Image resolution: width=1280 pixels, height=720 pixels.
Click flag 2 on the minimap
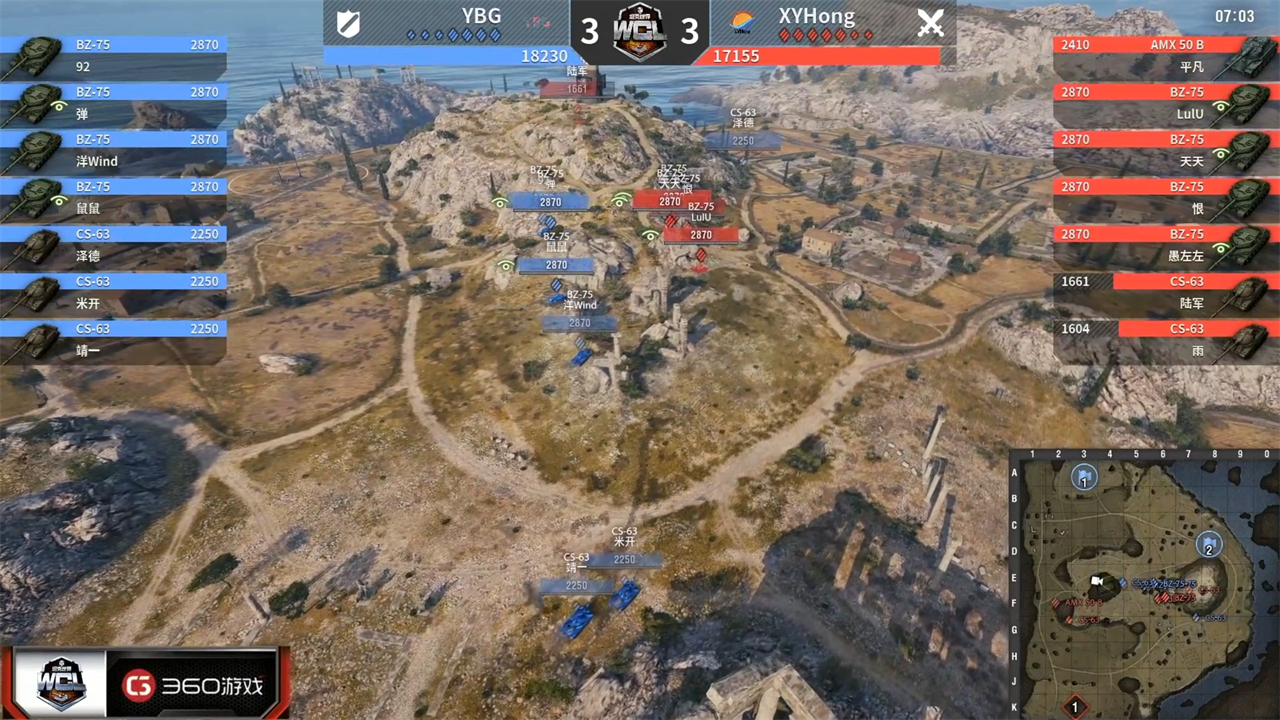[x=1209, y=545]
